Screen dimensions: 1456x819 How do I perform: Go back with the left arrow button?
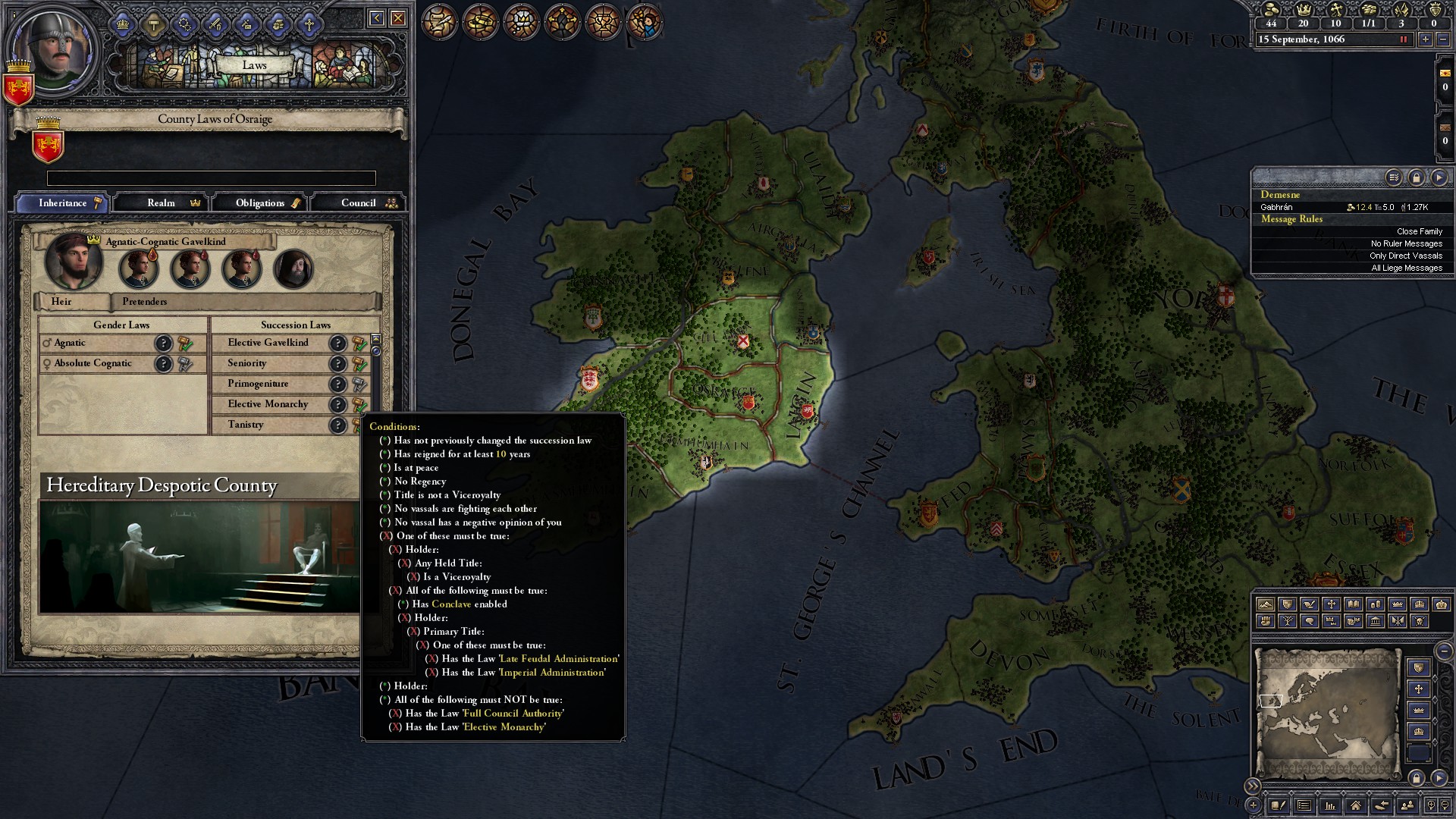pos(376,18)
